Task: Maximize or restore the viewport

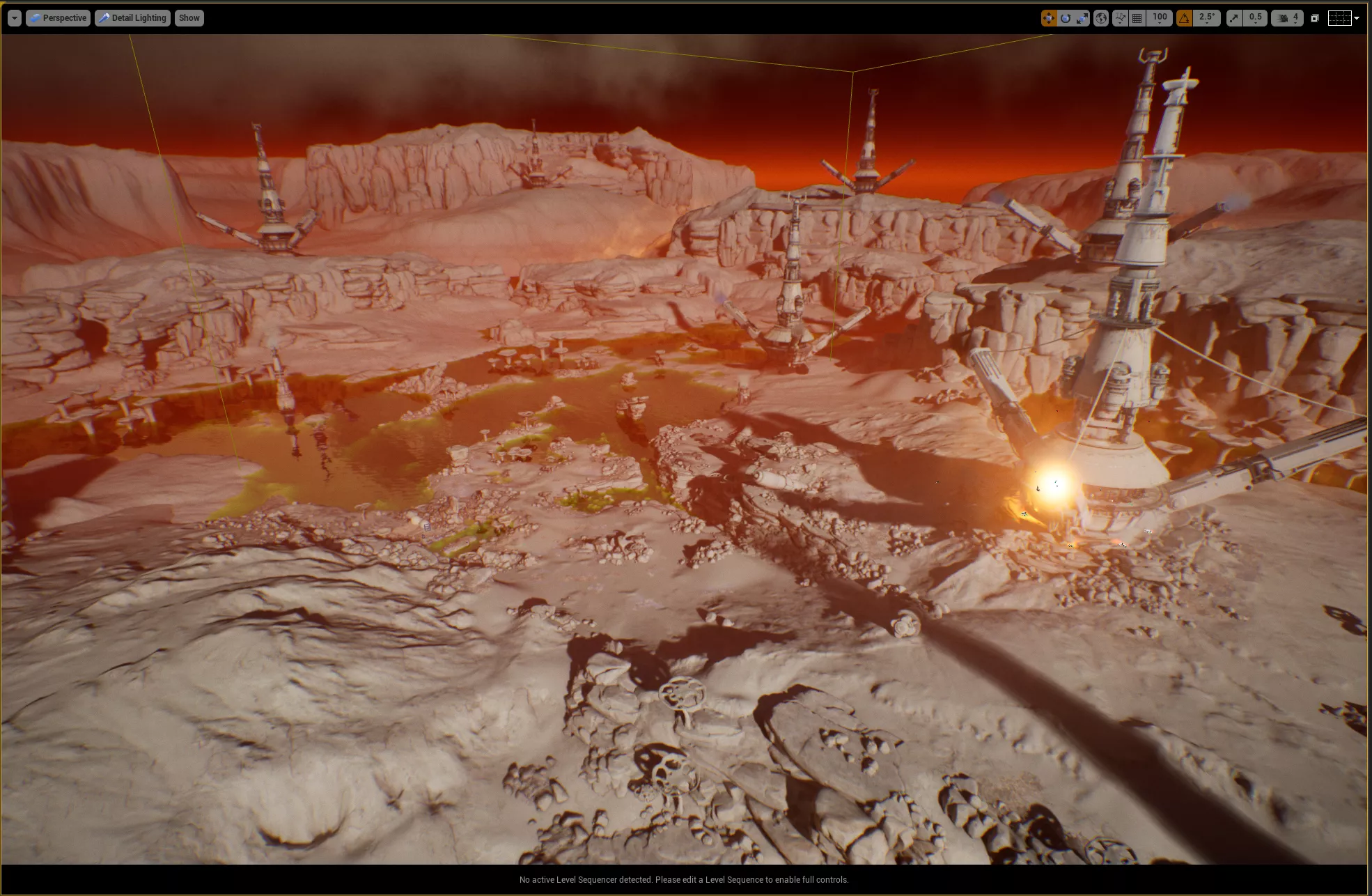Action: 1315,18
